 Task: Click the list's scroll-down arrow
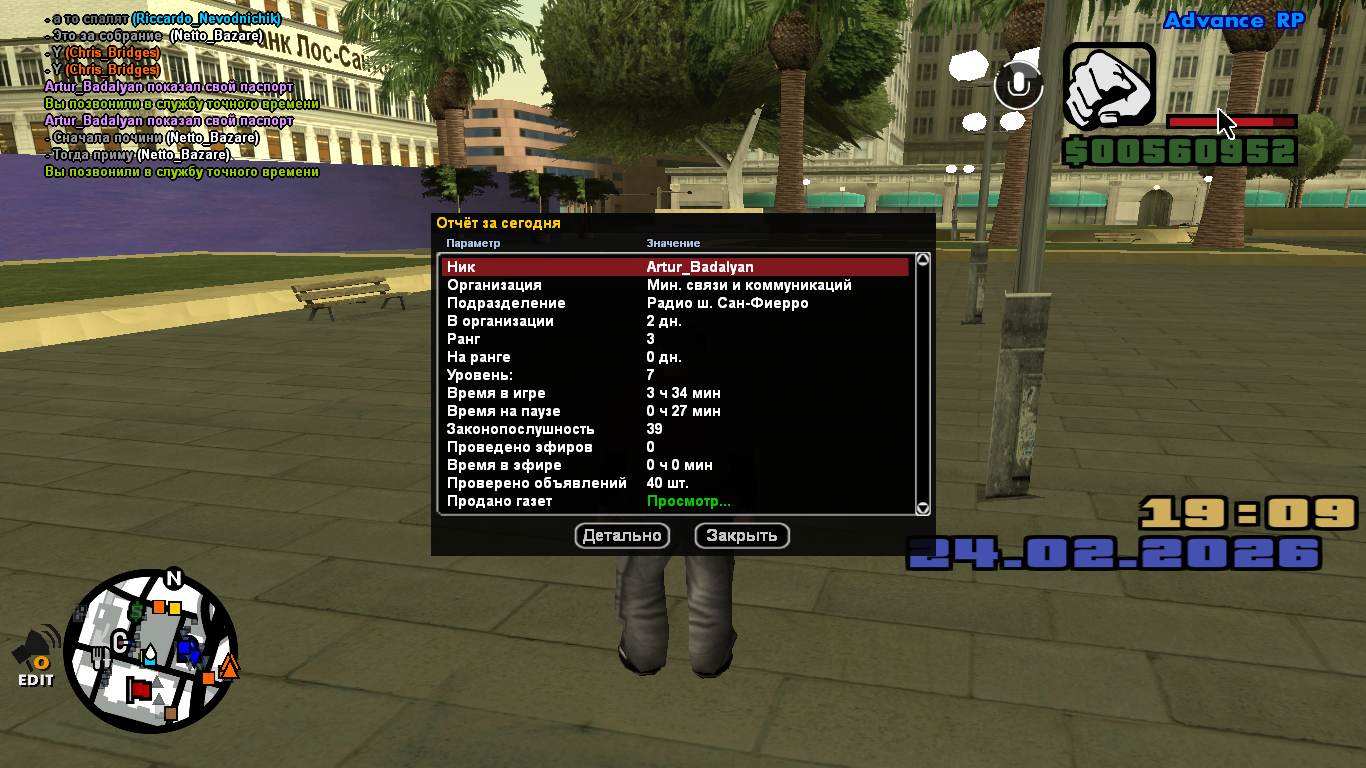923,508
